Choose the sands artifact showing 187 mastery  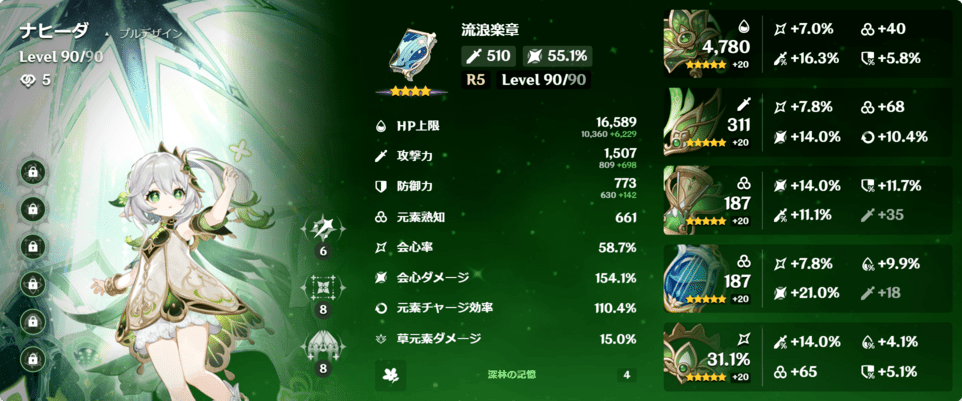click(692, 195)
